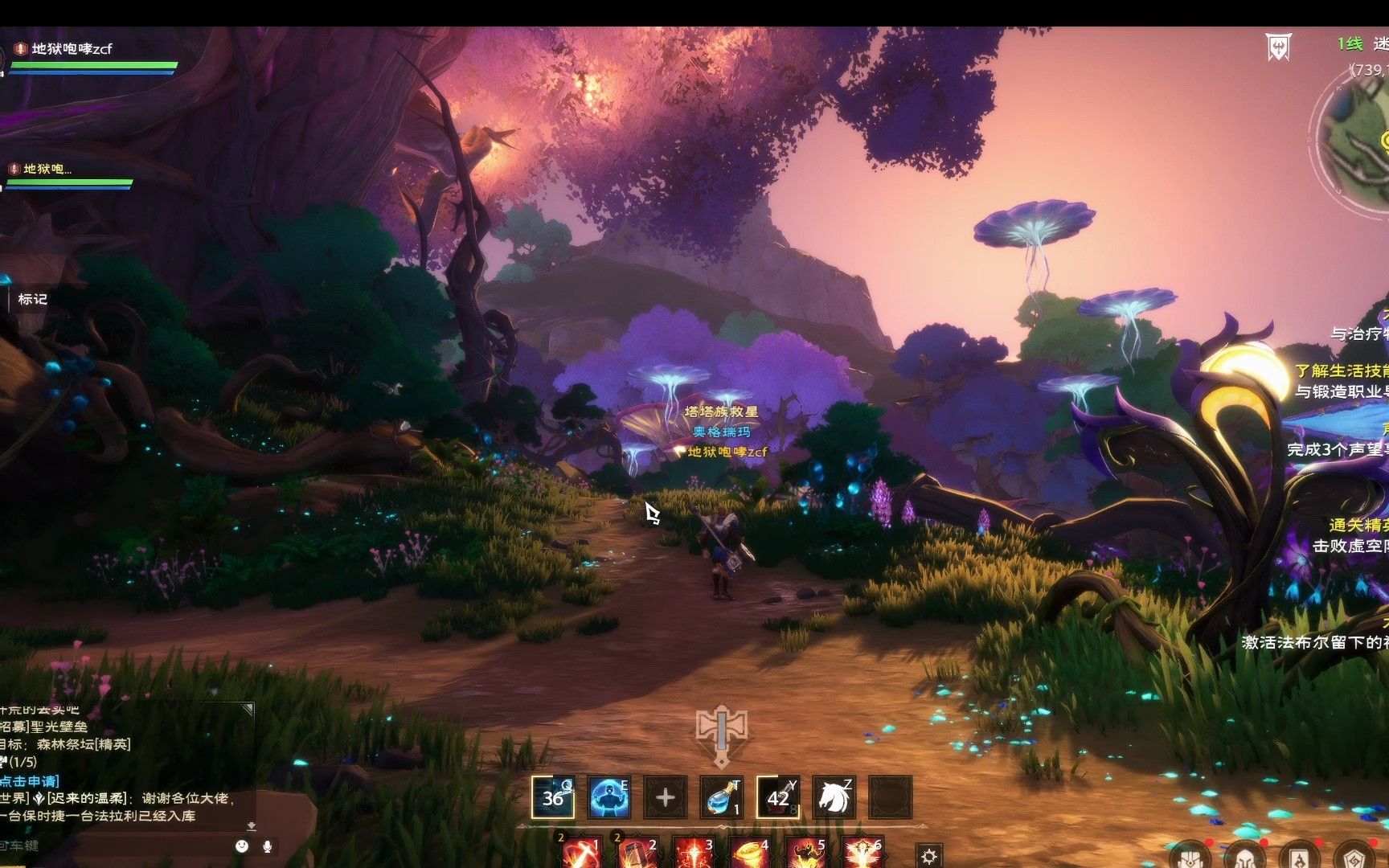Image resolution: width=1389 pixels, height=868 pixels.
Task: Click the blue 点击申请 apply link
Action: click(x=30, y=780)
